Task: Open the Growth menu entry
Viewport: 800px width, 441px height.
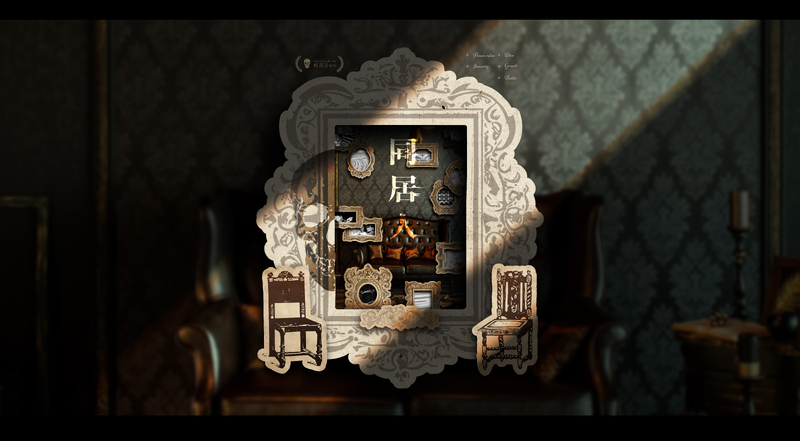Action: [x=512, y=66]
